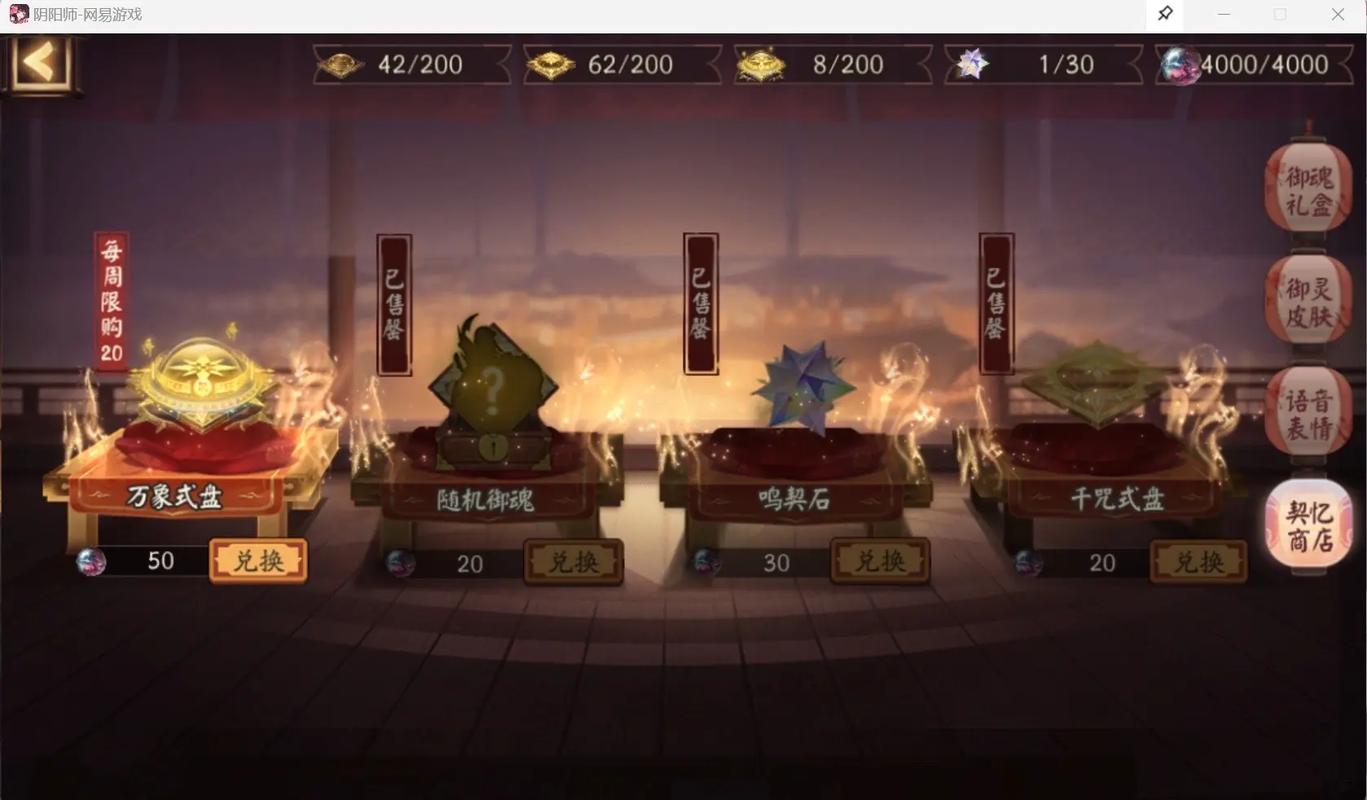Click the blue star currency icon showing 1/30
The width and height of the screenshot is (1367, 800).
[x=971, y=64]
